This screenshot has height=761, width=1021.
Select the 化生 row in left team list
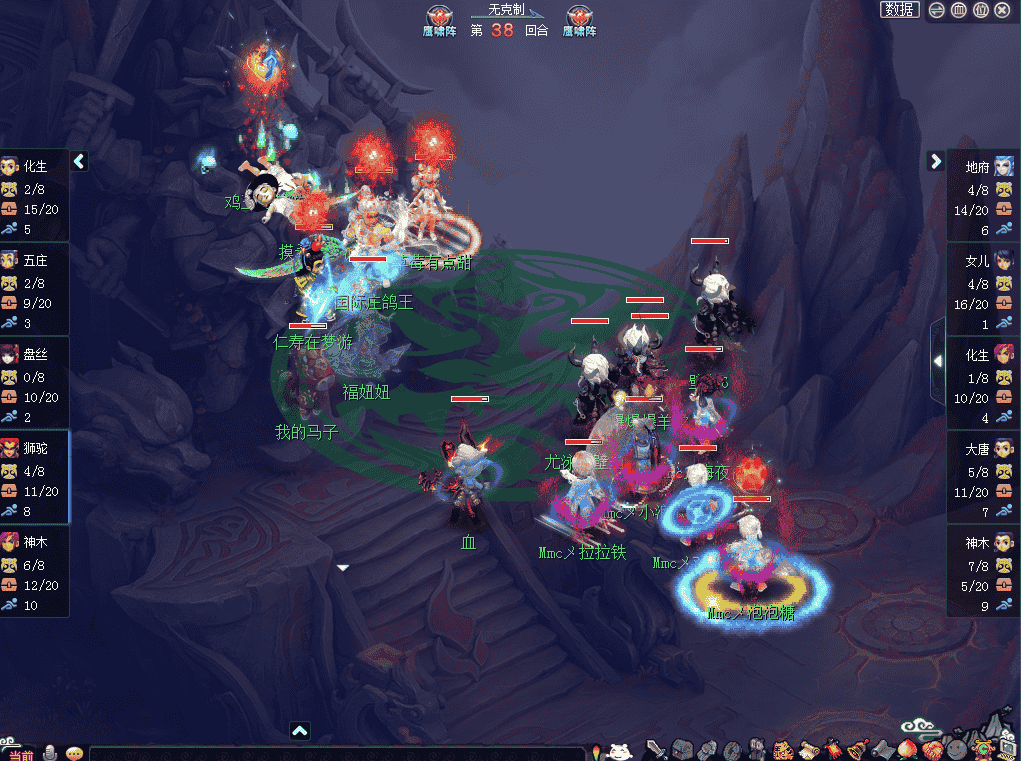click(35, 197)
